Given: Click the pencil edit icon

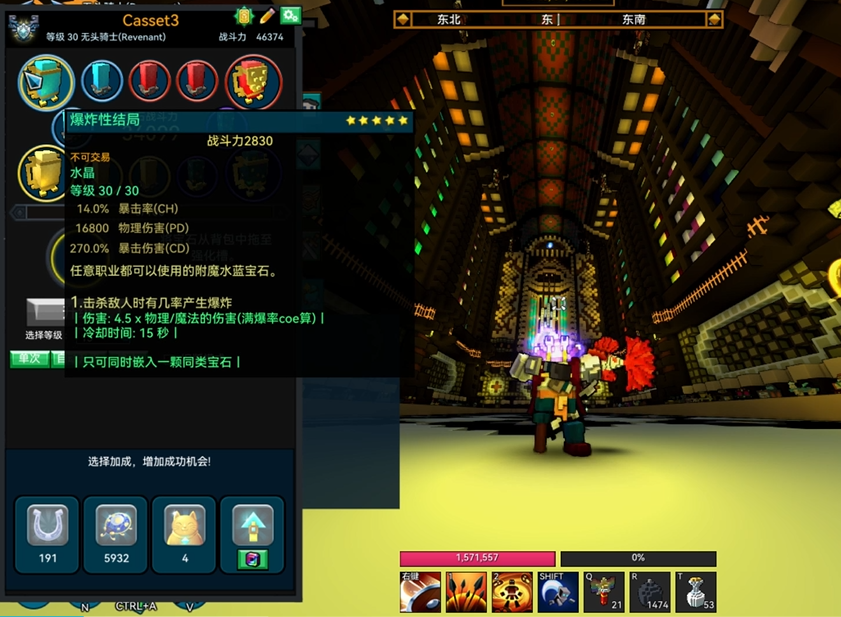Looking at the screenshot, I should pos(267,16).
